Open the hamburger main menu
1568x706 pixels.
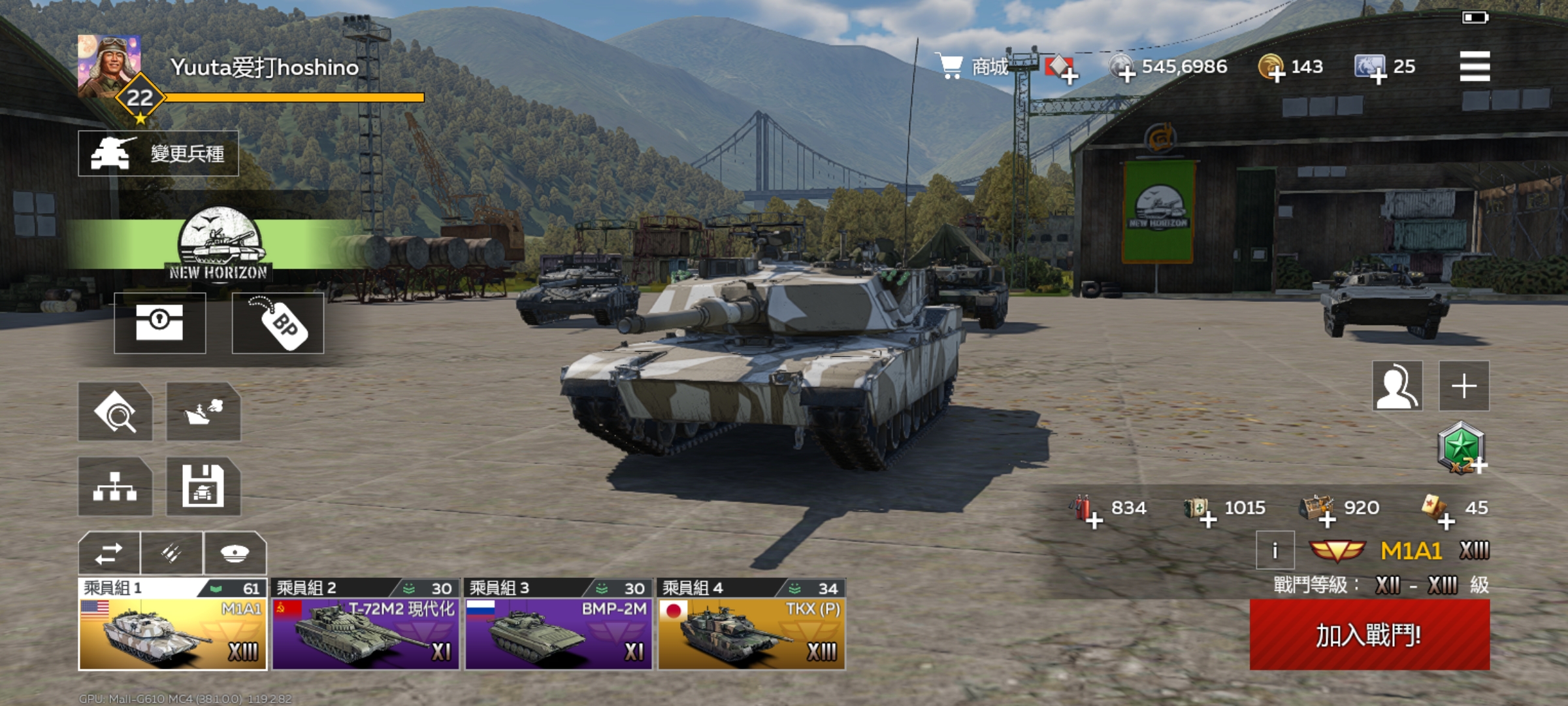pyautogui.click(x=1475, y=67)
